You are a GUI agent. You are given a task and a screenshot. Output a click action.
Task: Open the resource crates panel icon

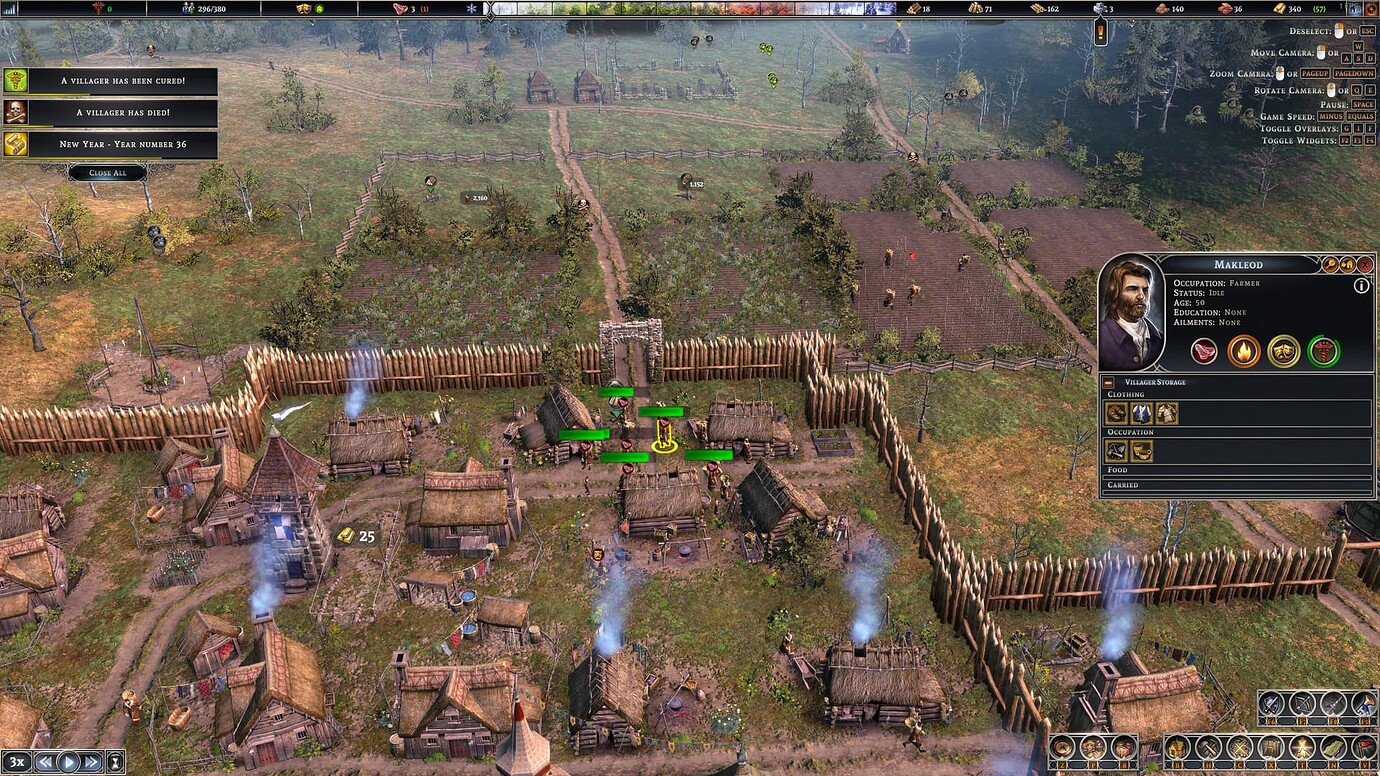1125,747
